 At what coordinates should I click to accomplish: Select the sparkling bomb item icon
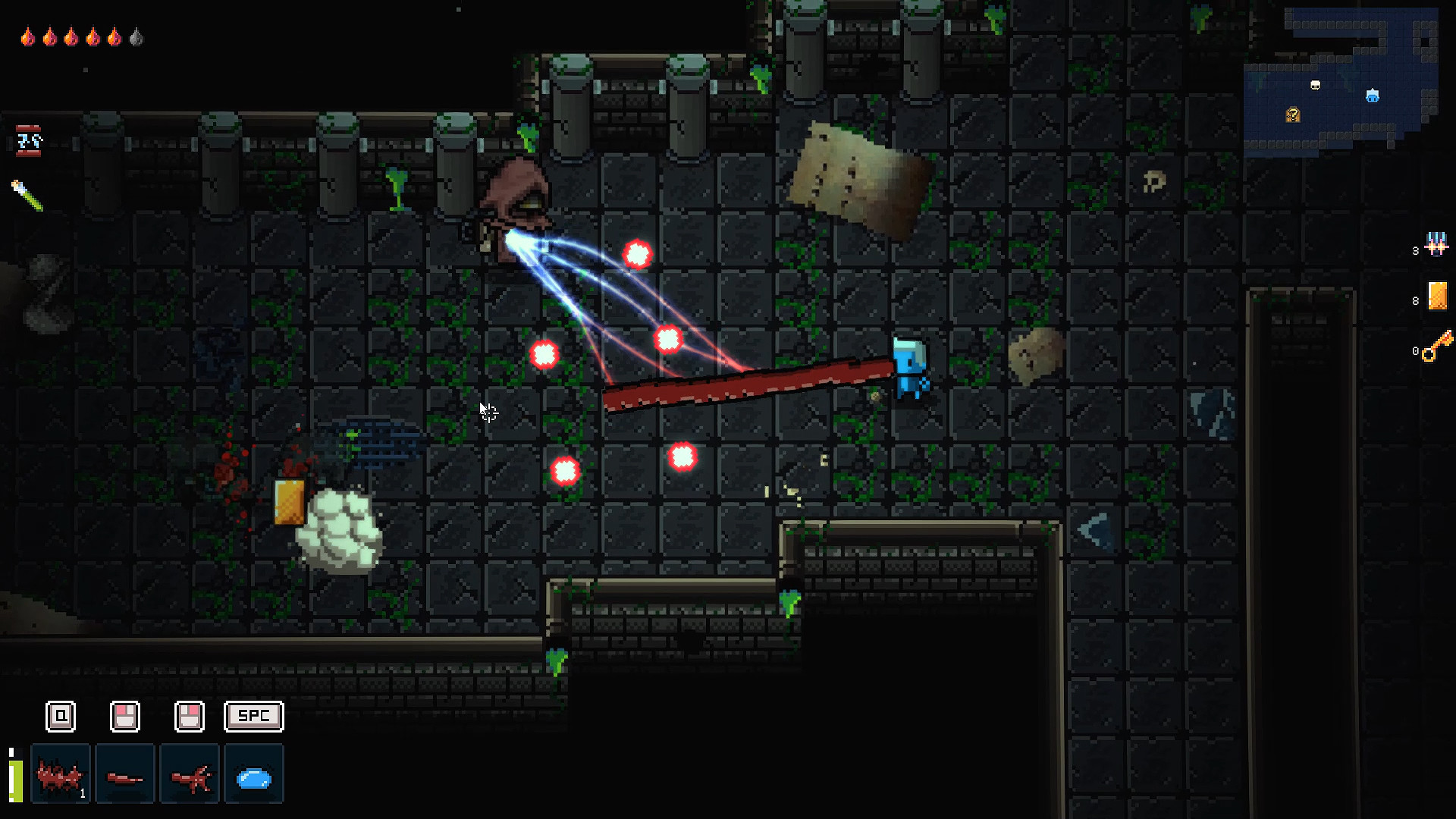(1436, 244)
